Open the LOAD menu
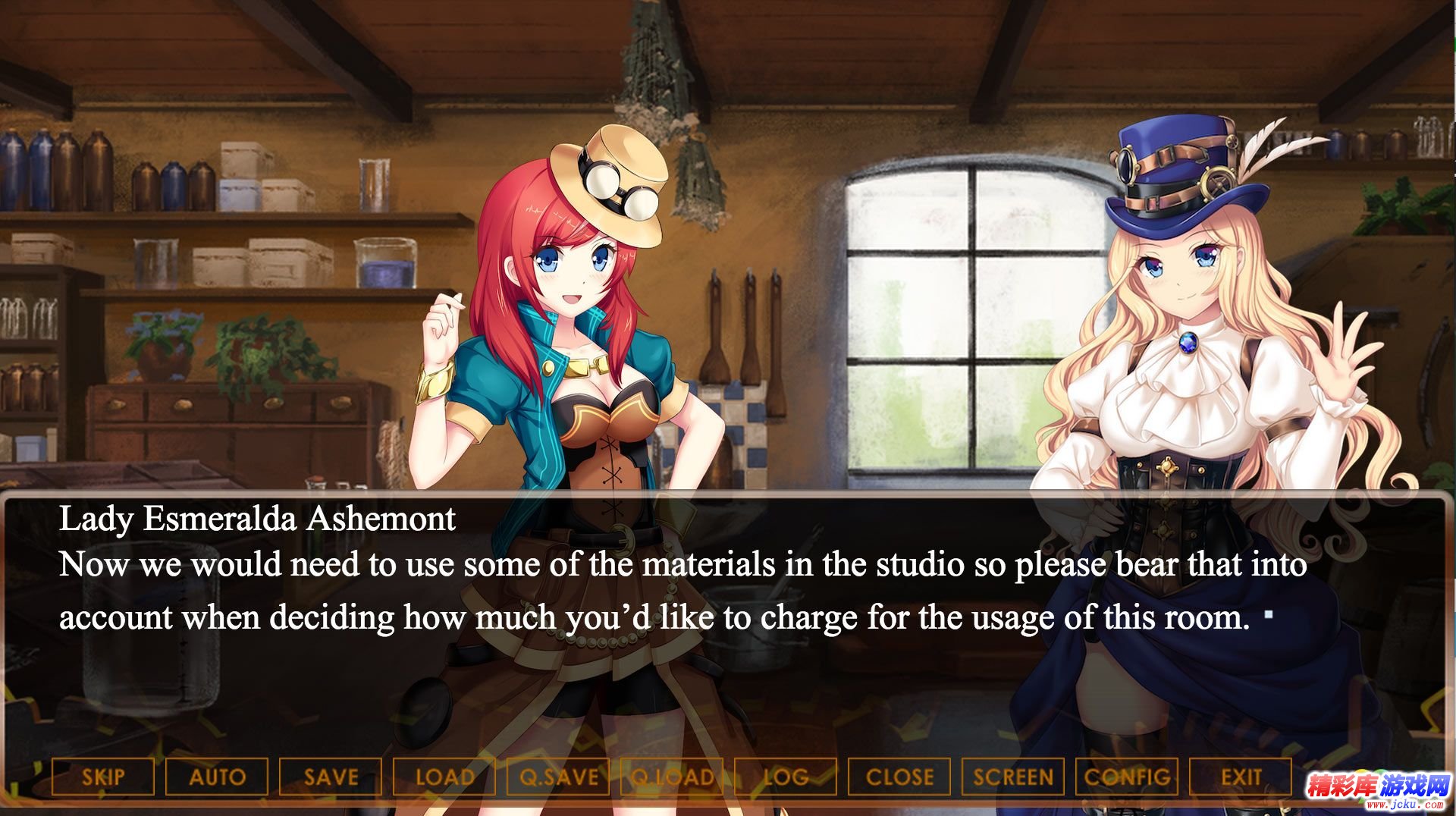Image resolution: width=1456 pixels, height=816 pixels. tap(444, 777)
